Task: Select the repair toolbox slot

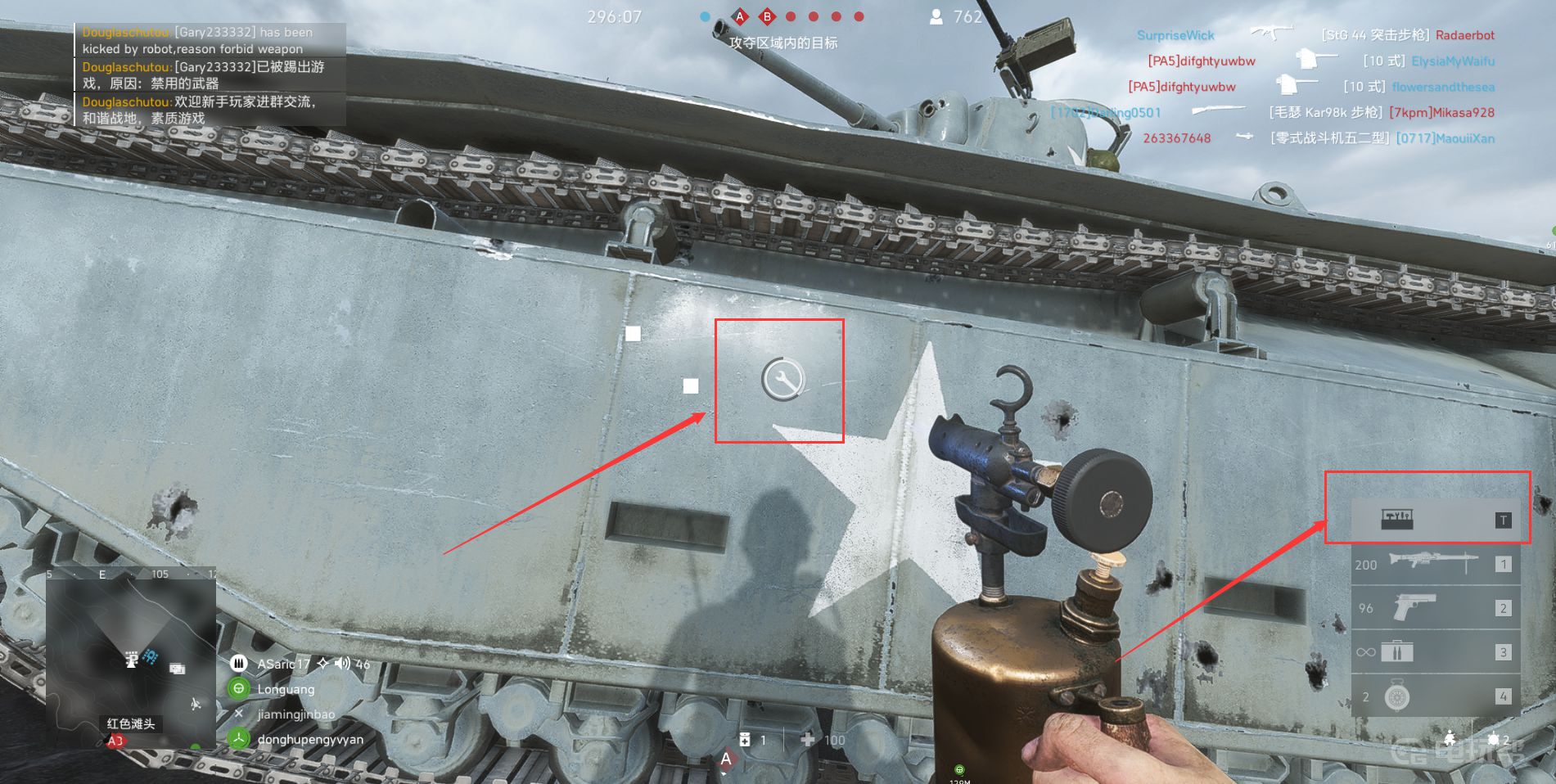Action: pyautogui.click(x=1434, y=520)
